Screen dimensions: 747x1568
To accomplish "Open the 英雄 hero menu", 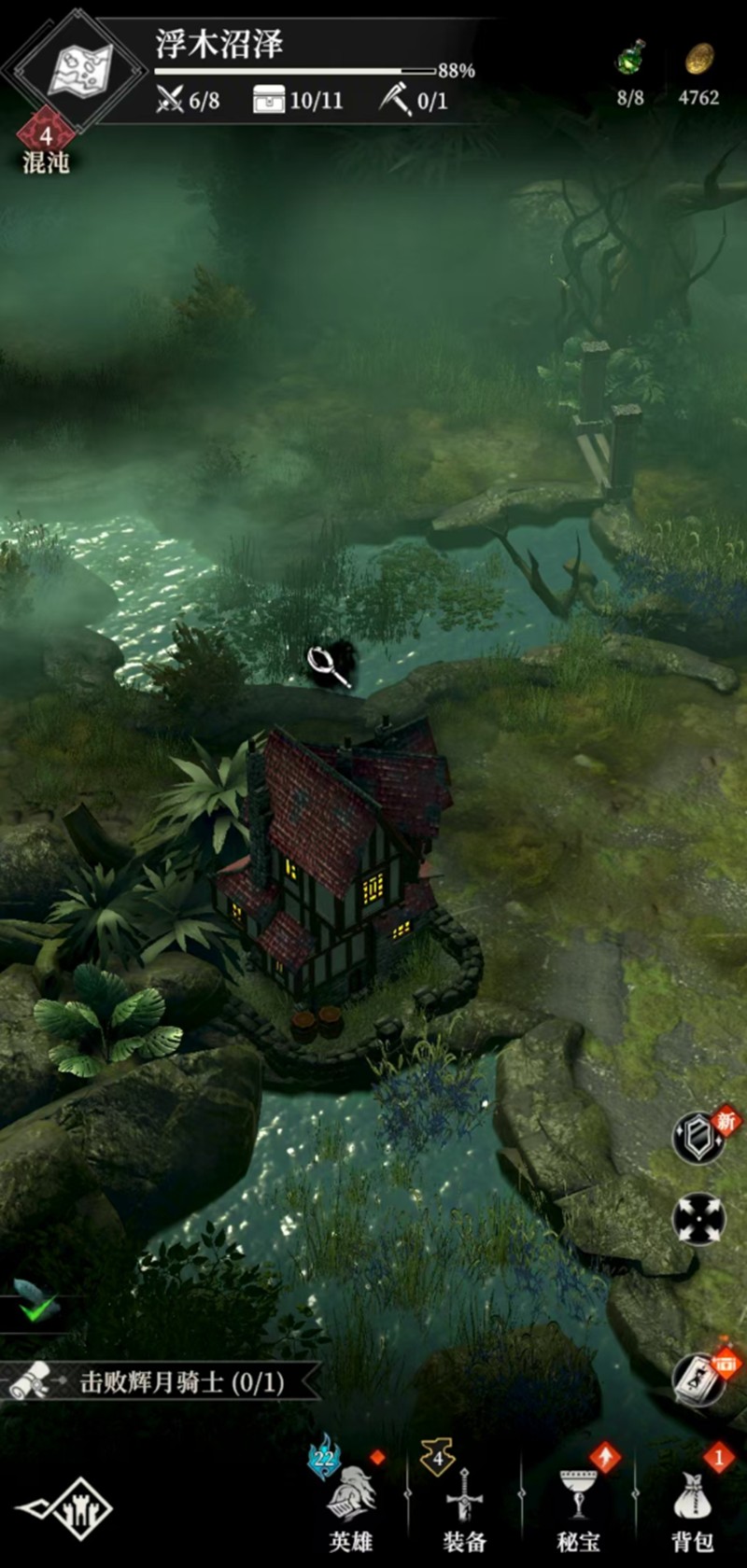I will pos(352,1501).
